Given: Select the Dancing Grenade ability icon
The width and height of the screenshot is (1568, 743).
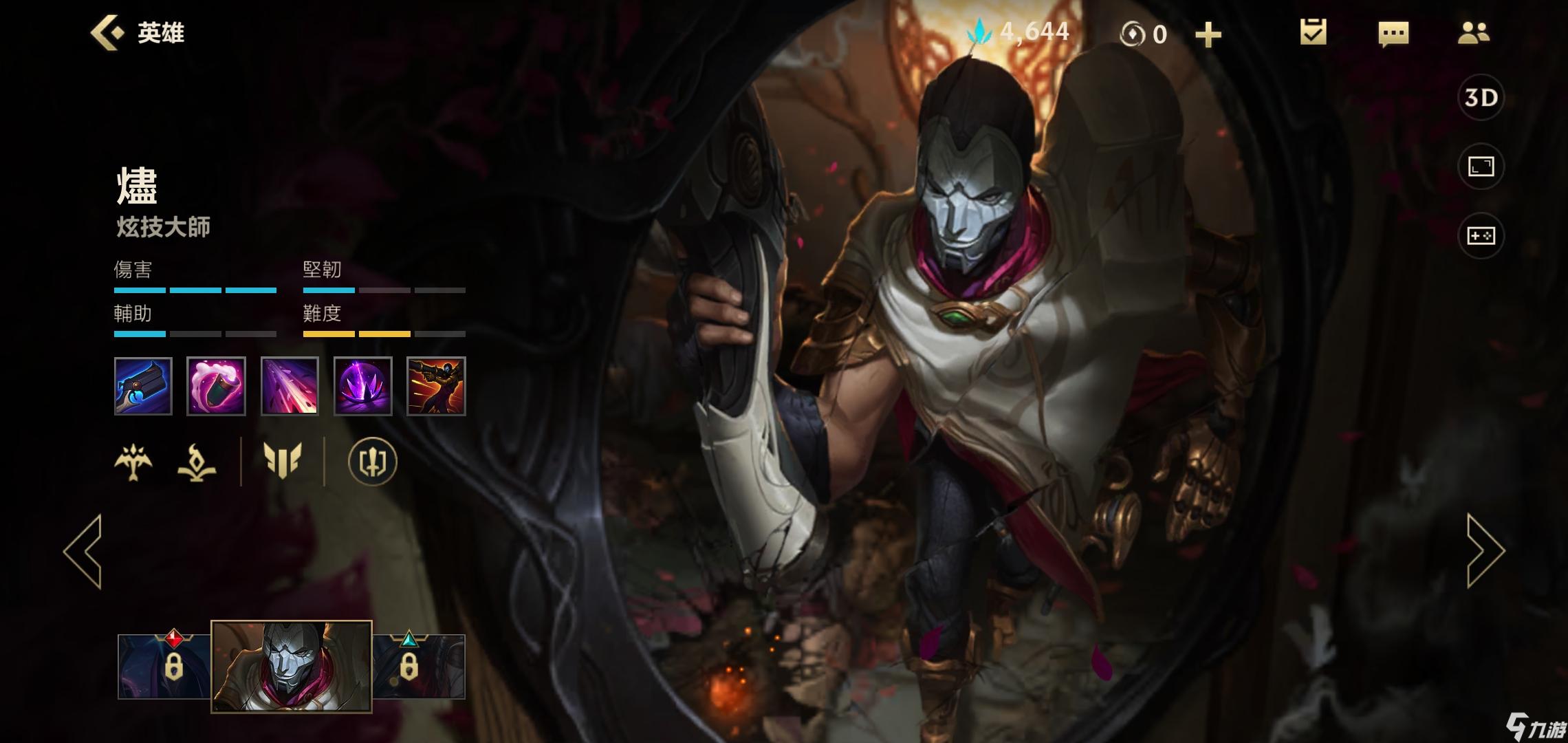Looking at the screenshot, I should 216,386.
